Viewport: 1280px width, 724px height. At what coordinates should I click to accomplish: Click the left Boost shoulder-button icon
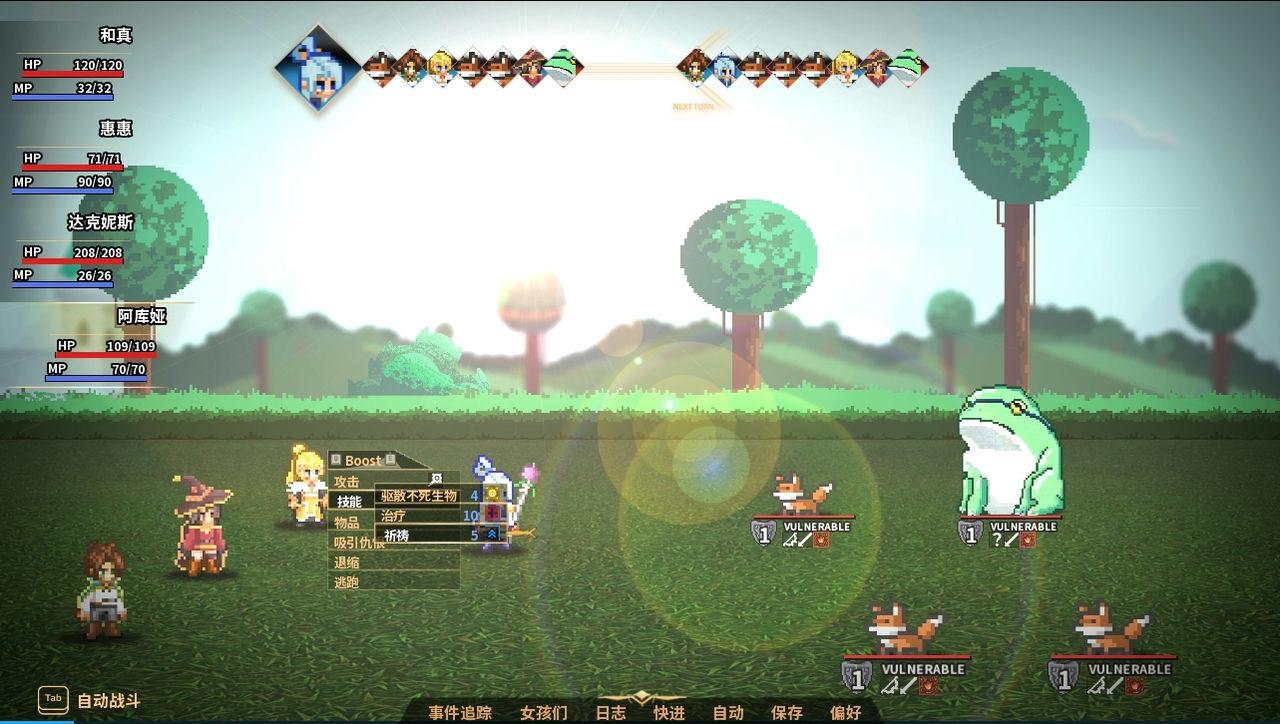336,461
